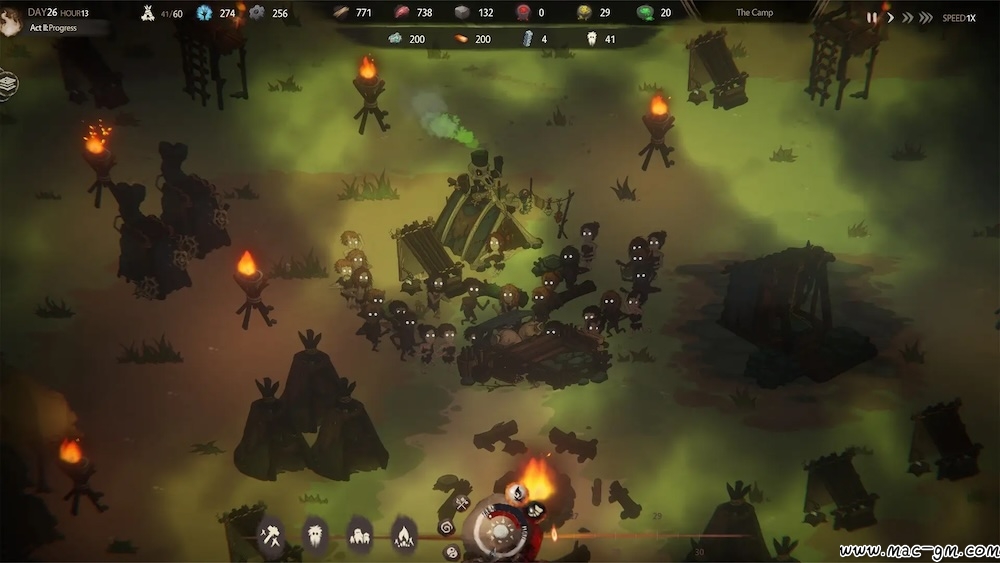Click the flame emblem beside the day counter
This screenshot has width=1000, height=563.
pyautogui.click(x=11, y=20)
